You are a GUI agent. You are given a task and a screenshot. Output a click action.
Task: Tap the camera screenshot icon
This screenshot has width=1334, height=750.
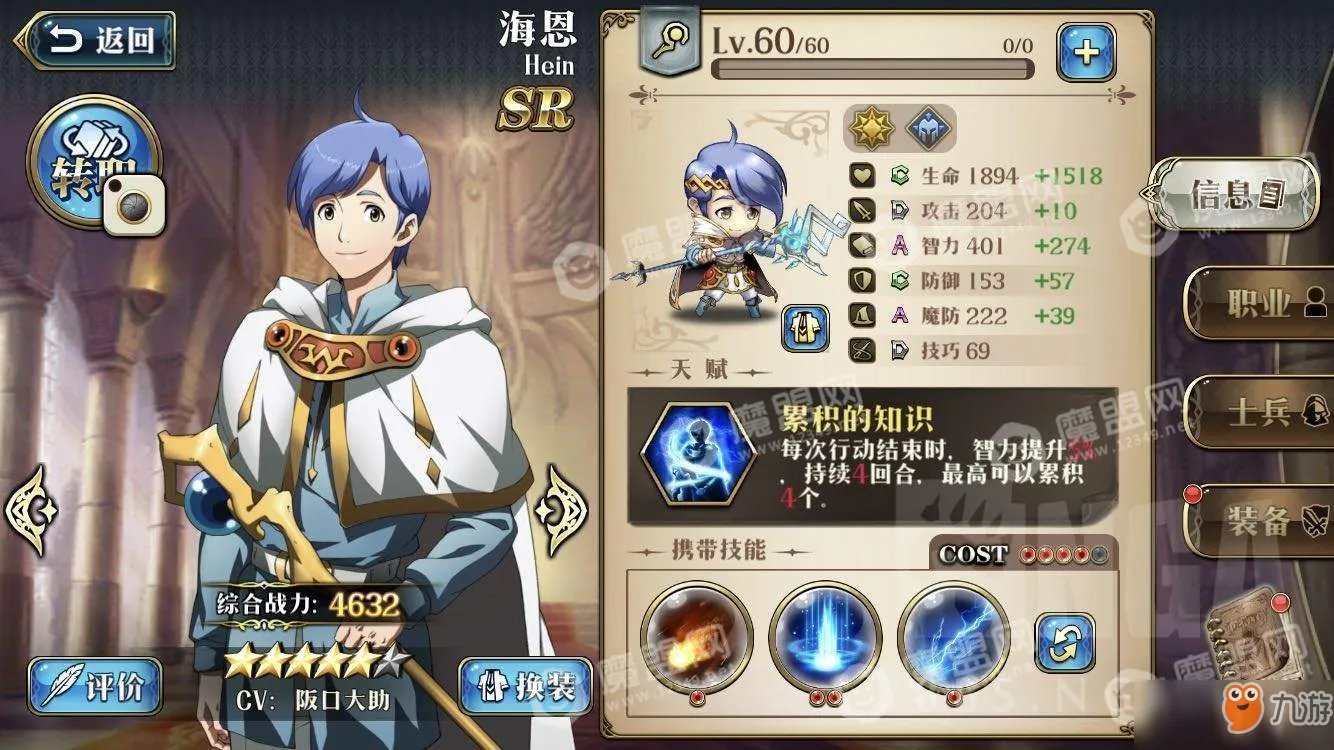tap(136, 208)
